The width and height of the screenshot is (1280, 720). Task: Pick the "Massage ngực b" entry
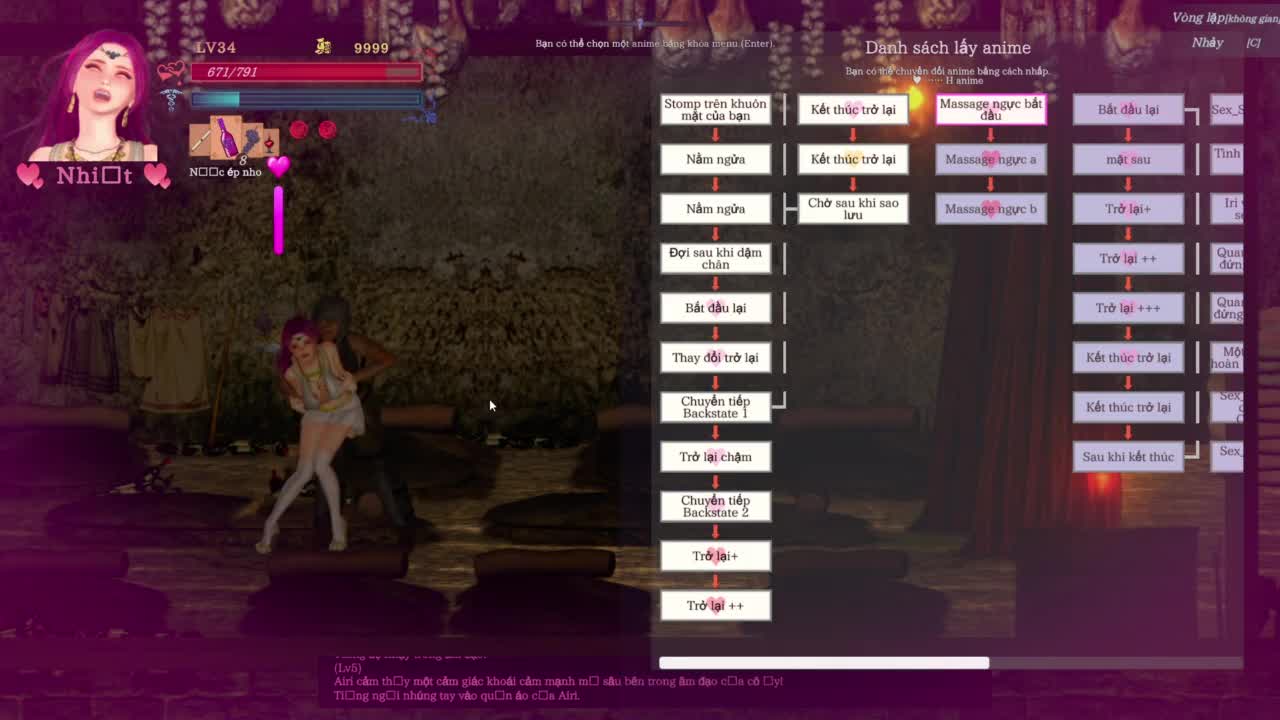coord(990,208)
